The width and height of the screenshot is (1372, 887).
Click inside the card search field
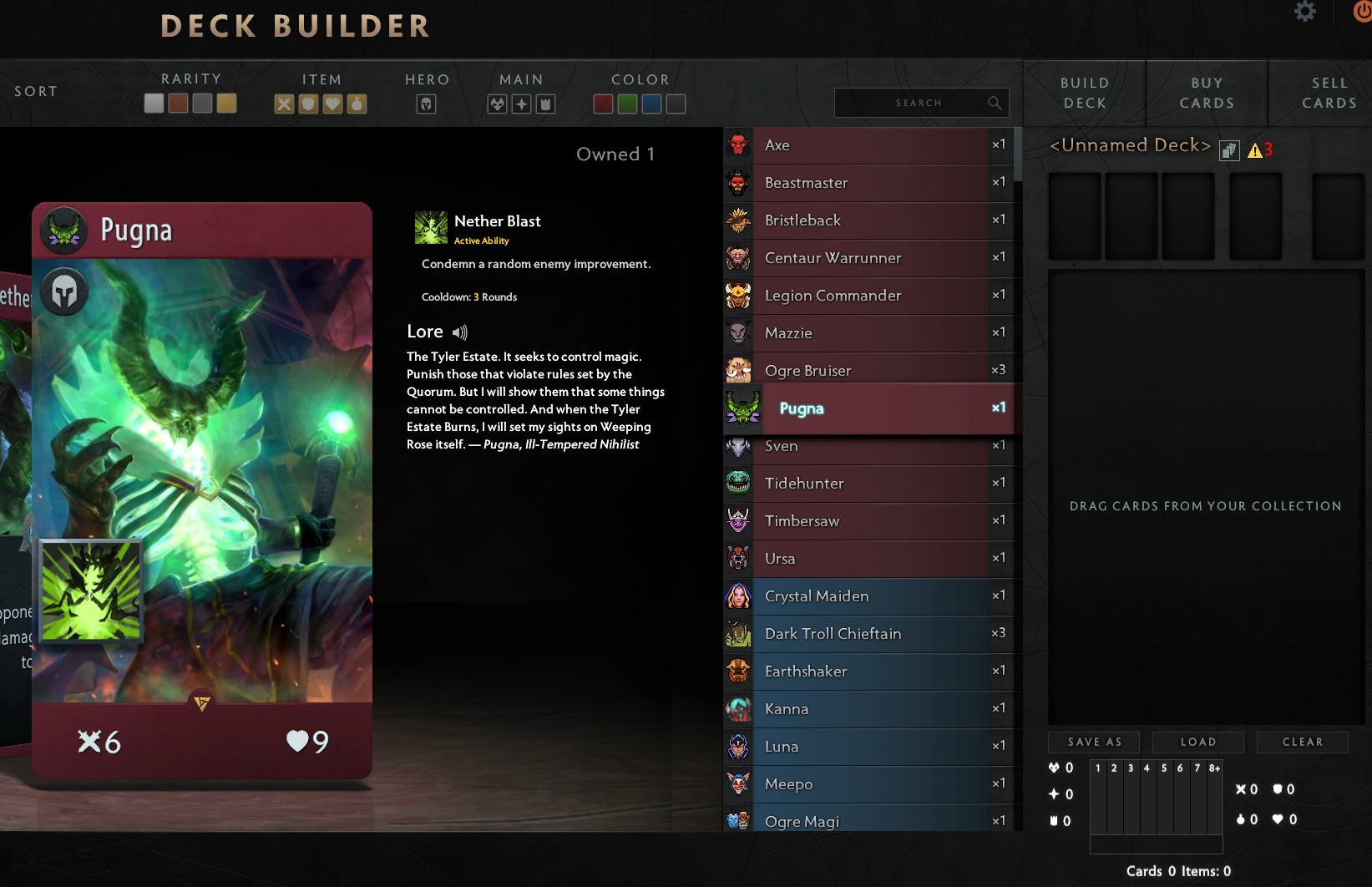click(919, 102)
